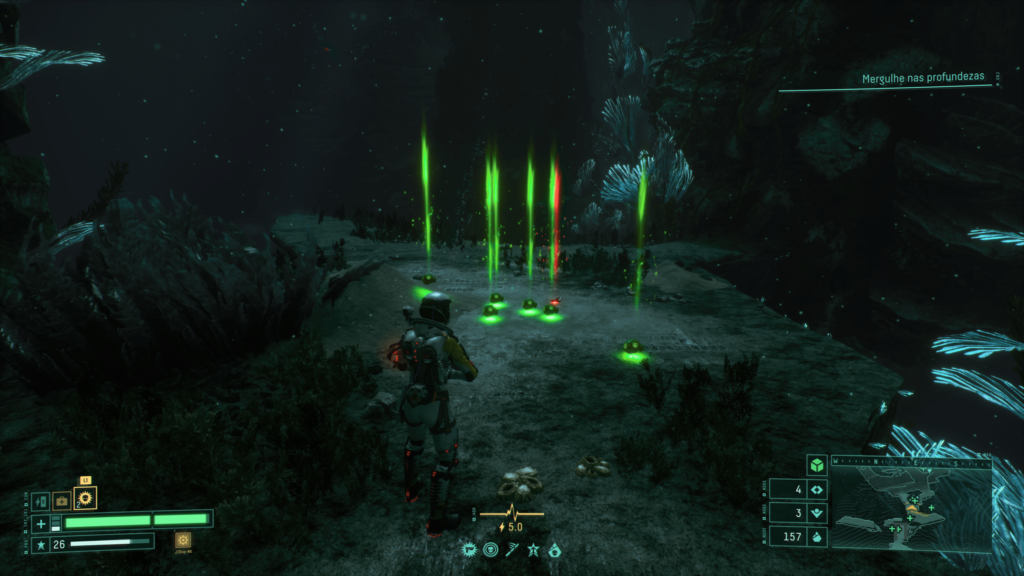Select the 'Mergulho nas profundezas' objective tracker
Viewport: 1024px width, 576px height.
tap(923, 78)
